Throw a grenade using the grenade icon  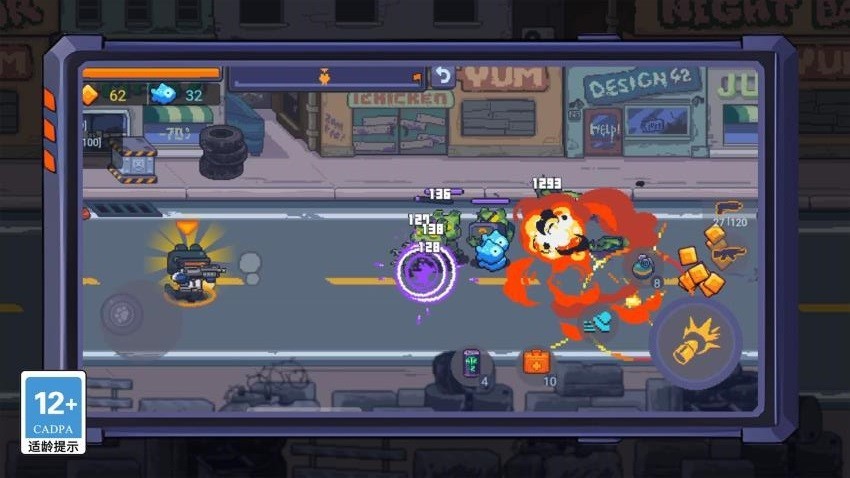(644, 268)
